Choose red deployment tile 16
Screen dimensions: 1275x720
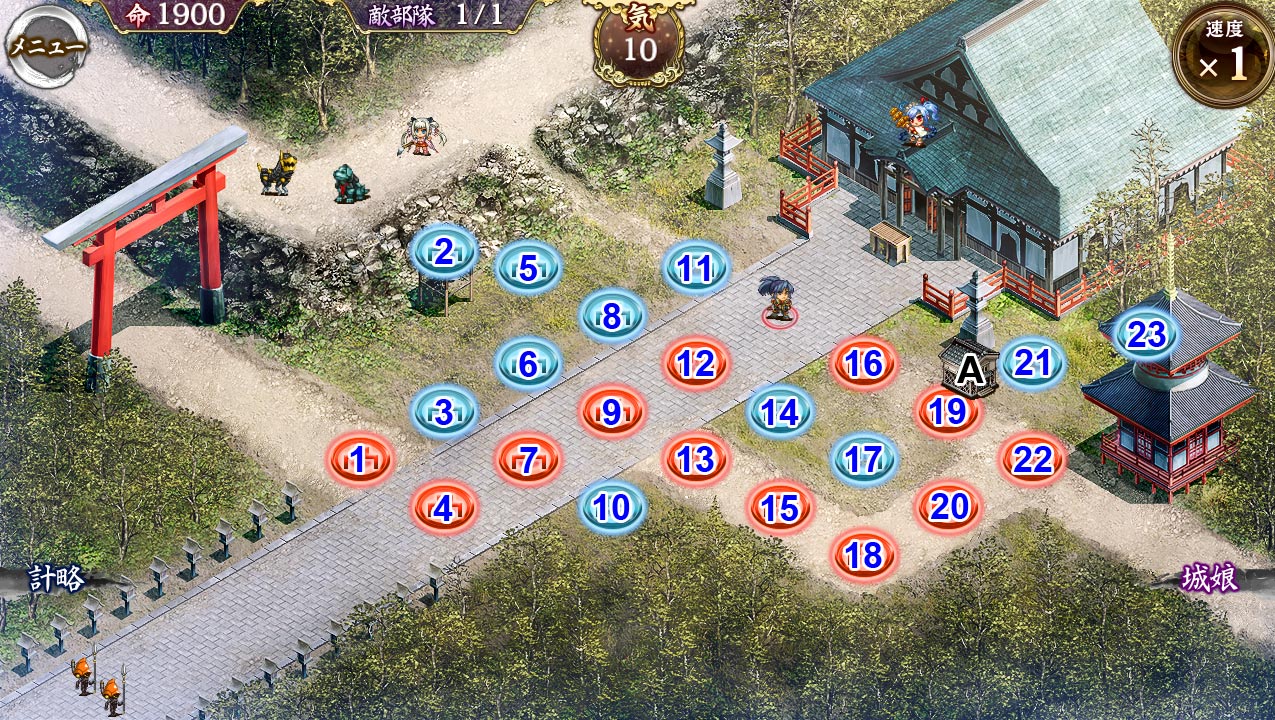863,364
